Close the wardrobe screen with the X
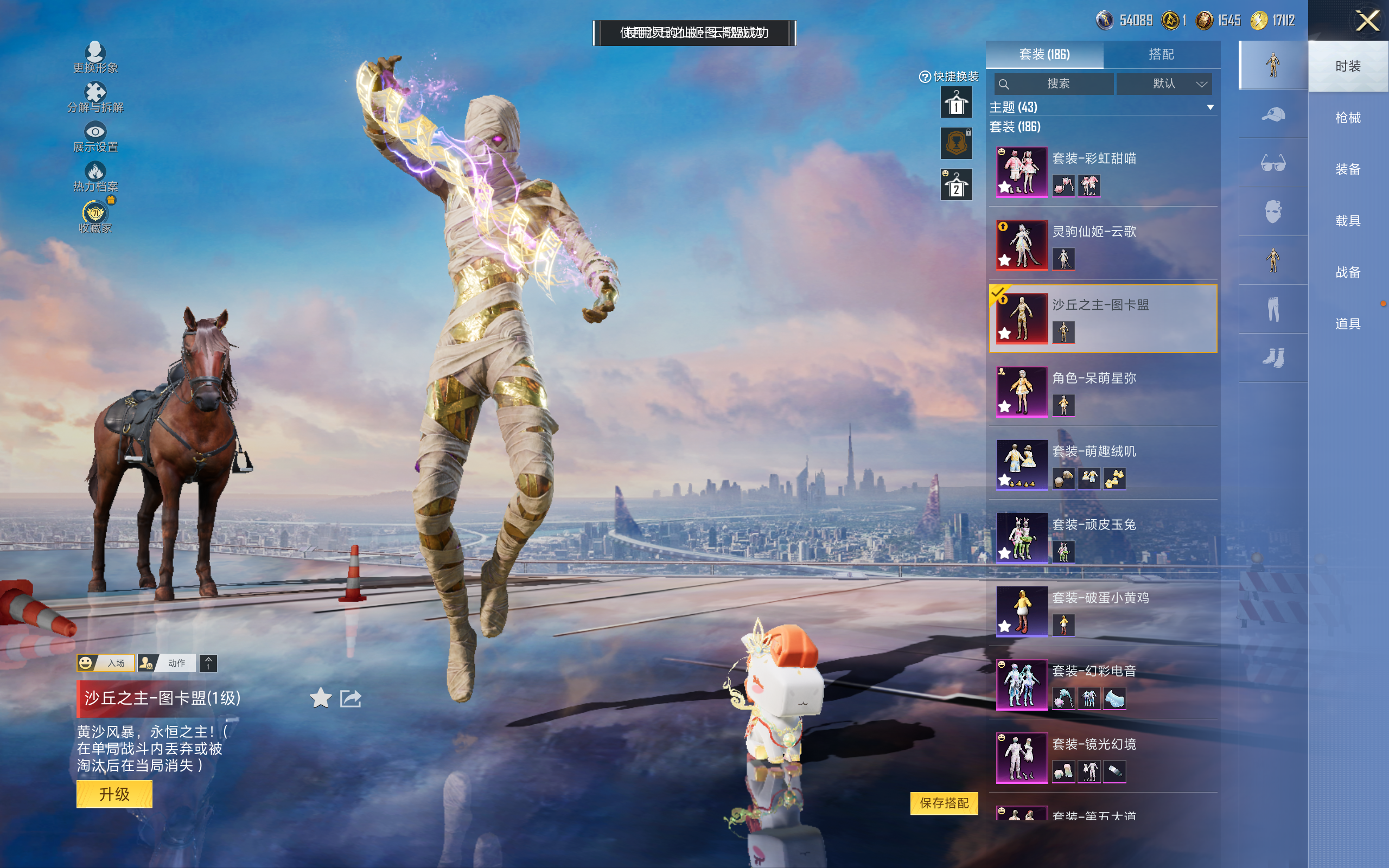The image size is (1389, 868). point(1367,21)
